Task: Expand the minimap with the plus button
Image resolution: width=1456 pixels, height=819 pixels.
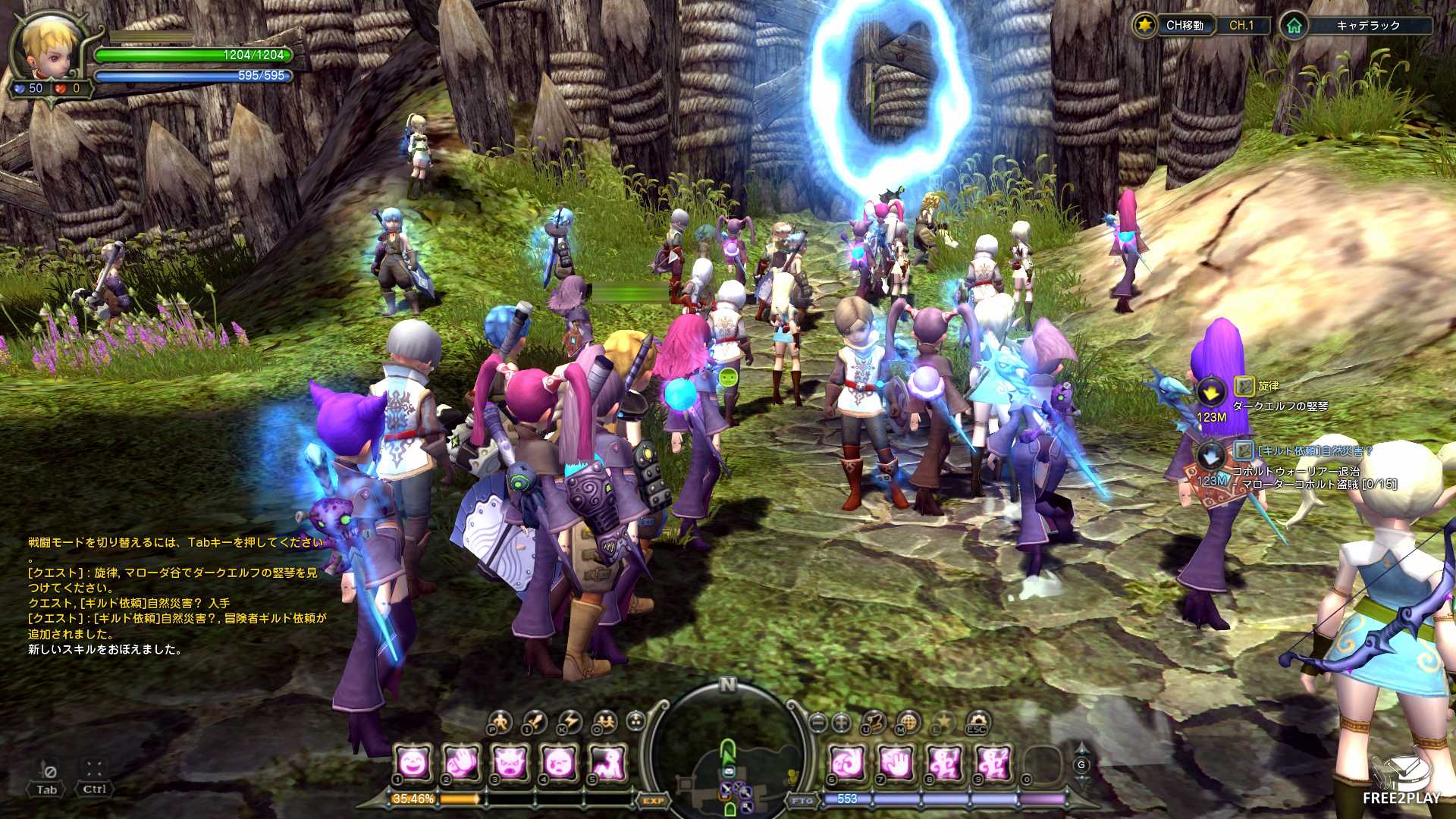Action: (841, 722)
